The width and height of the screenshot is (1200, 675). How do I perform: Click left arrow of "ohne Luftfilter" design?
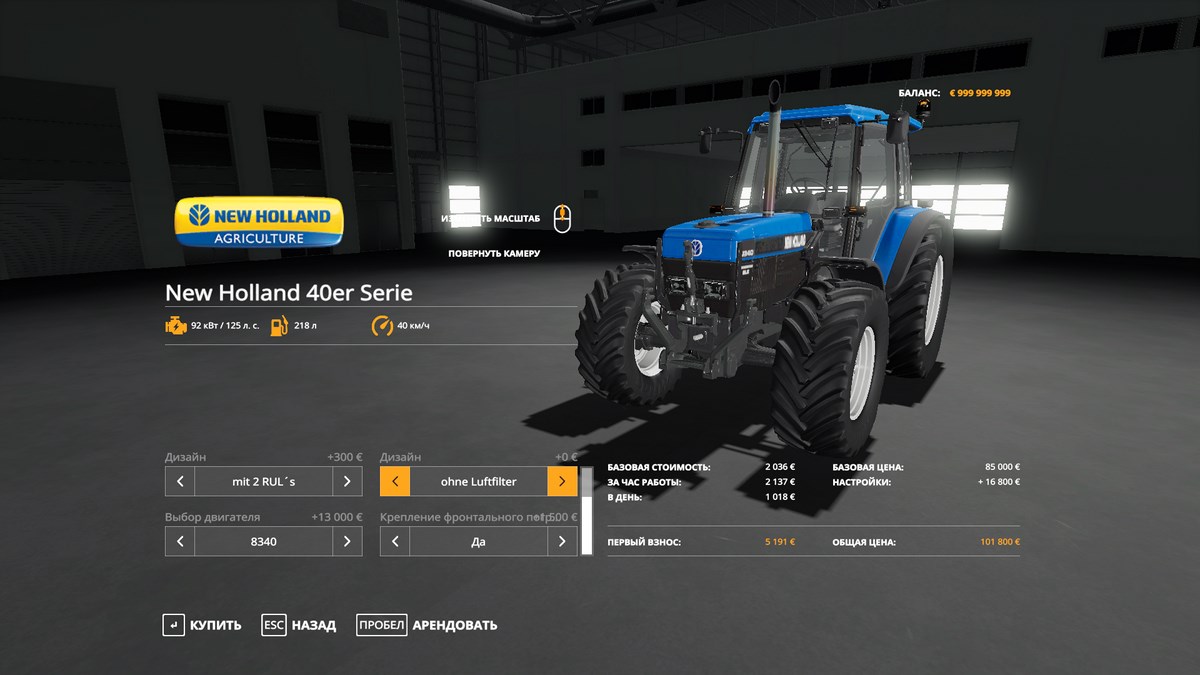coord(395,481)
